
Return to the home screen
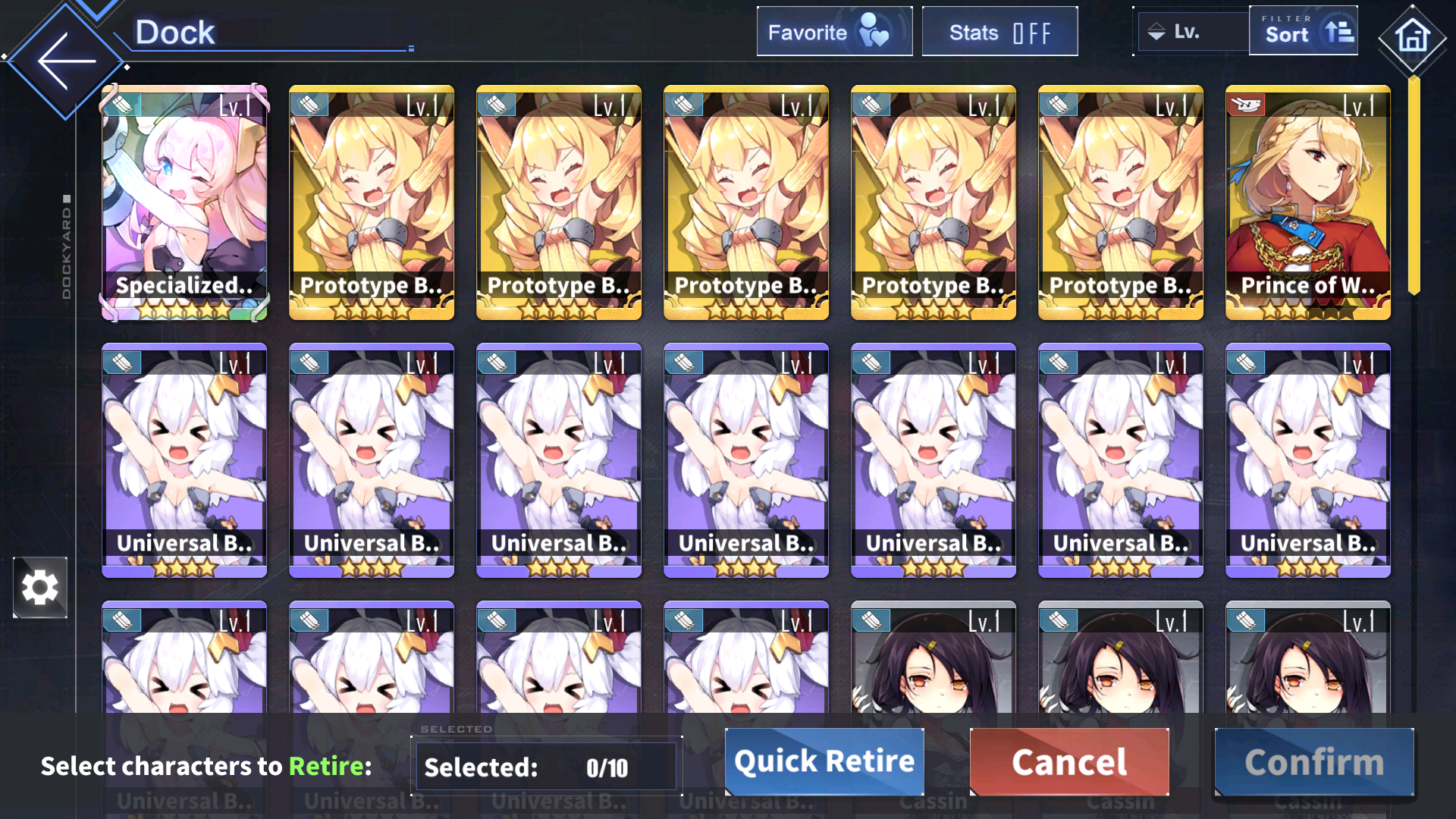pos(1412,36)
